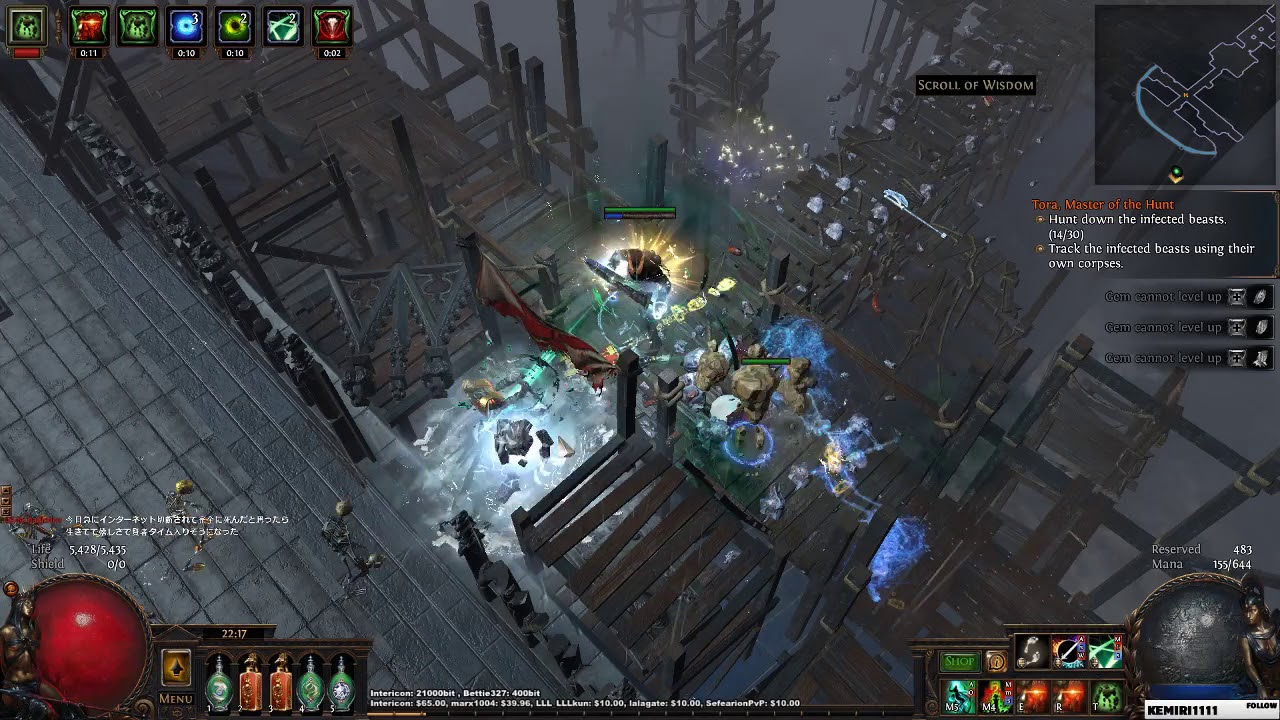Use the red-green skill bound to M4
This screenshot has width=1280, height=720.
[997, 694]
